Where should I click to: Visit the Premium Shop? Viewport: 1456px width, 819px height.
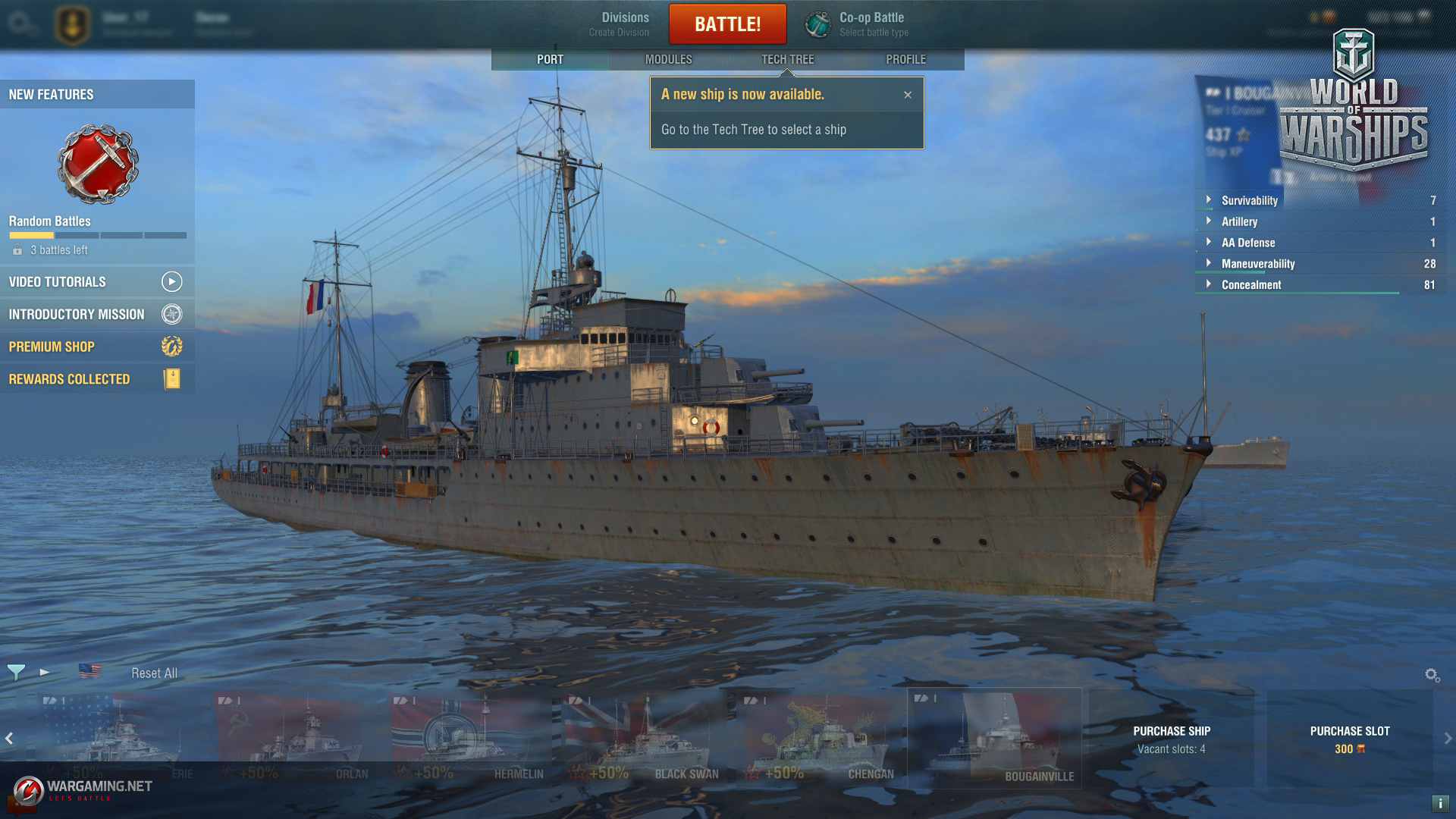pos(96,347)
